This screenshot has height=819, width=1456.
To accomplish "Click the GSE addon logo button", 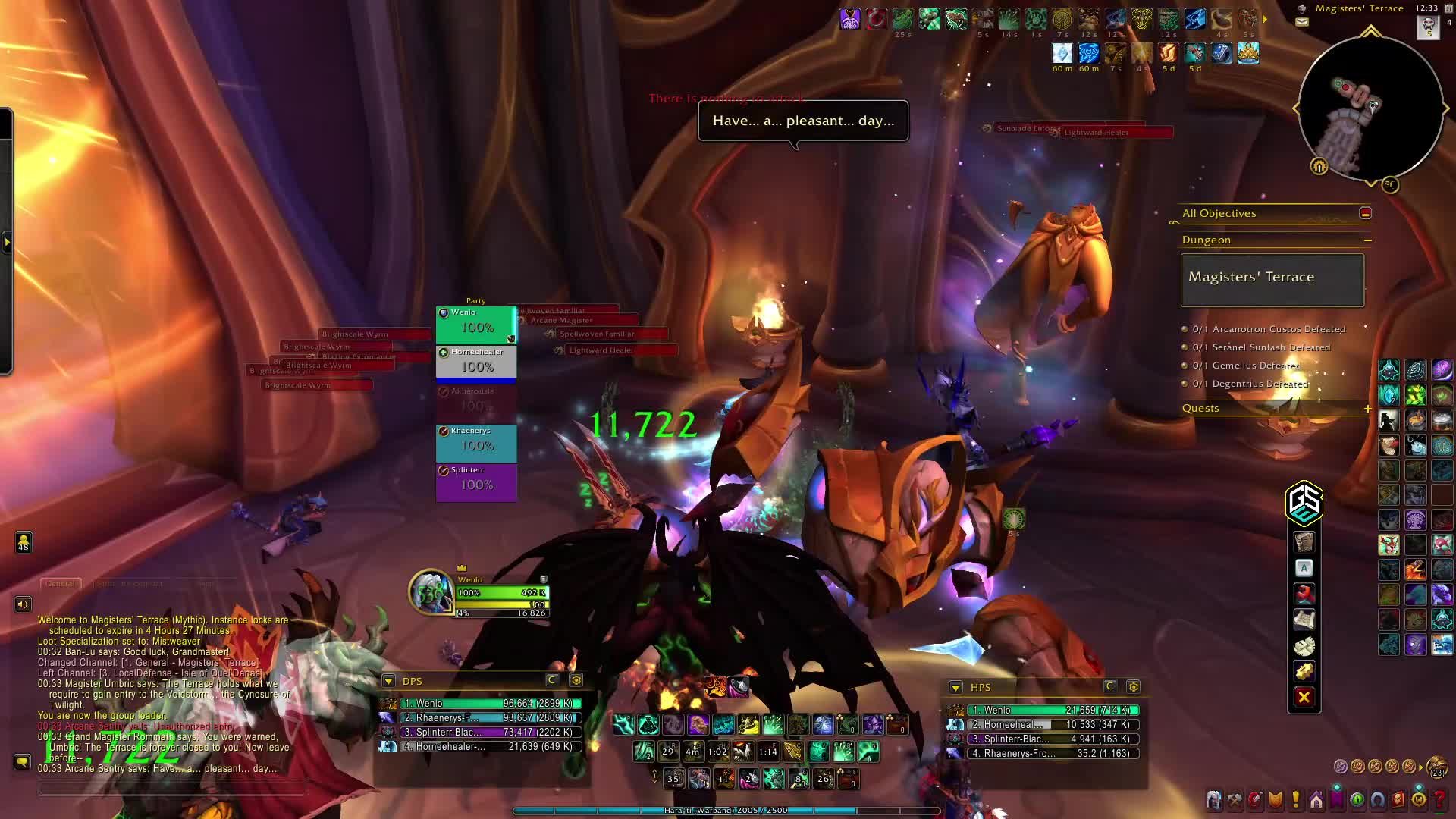I will (1304, 503).
